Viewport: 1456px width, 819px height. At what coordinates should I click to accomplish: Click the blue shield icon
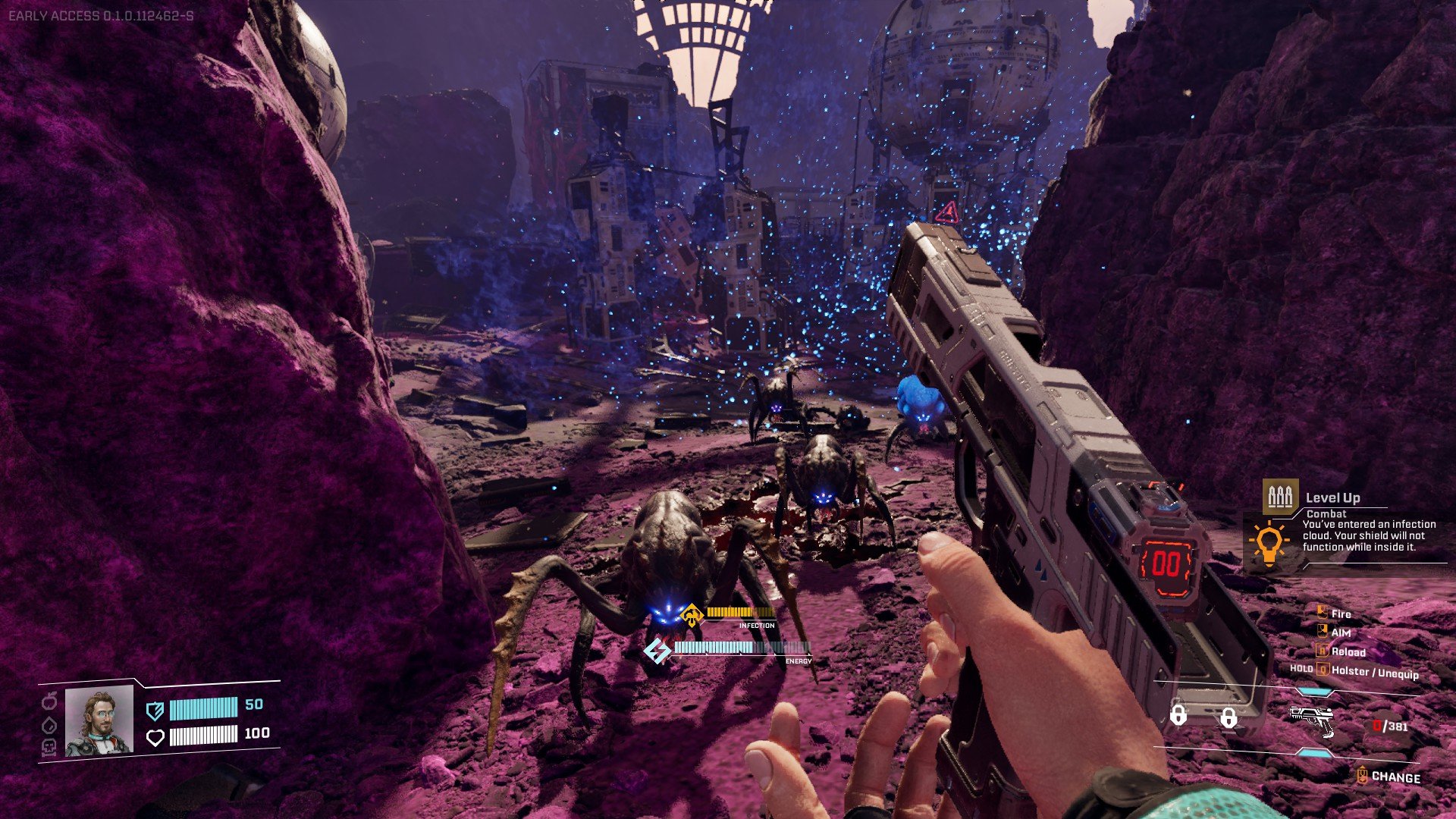[155, 710]
